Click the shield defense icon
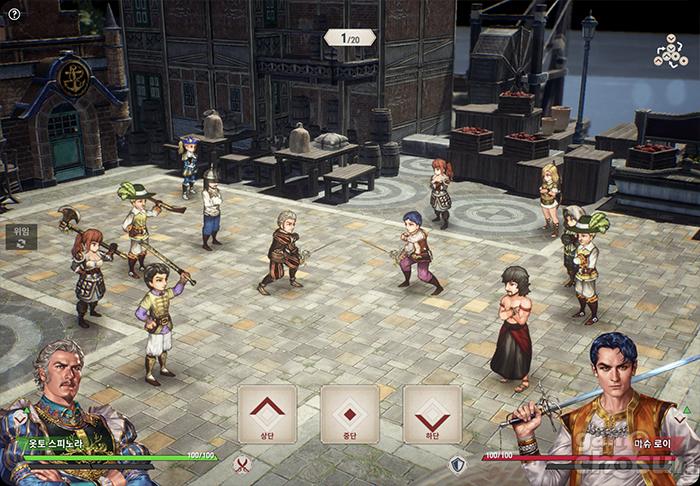 pyautogui.click(x=457, y=464)
